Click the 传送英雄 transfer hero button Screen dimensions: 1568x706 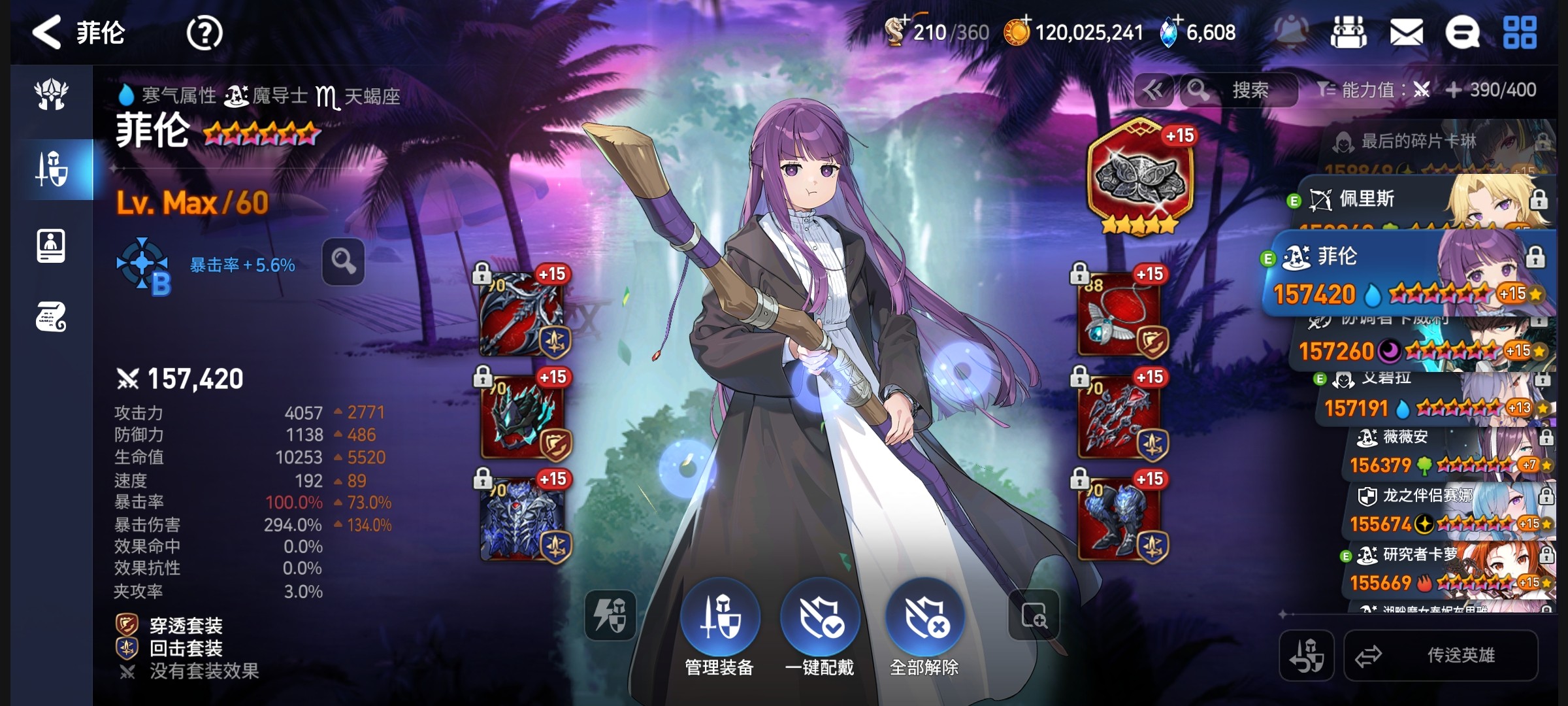(x=1441, y=655)
